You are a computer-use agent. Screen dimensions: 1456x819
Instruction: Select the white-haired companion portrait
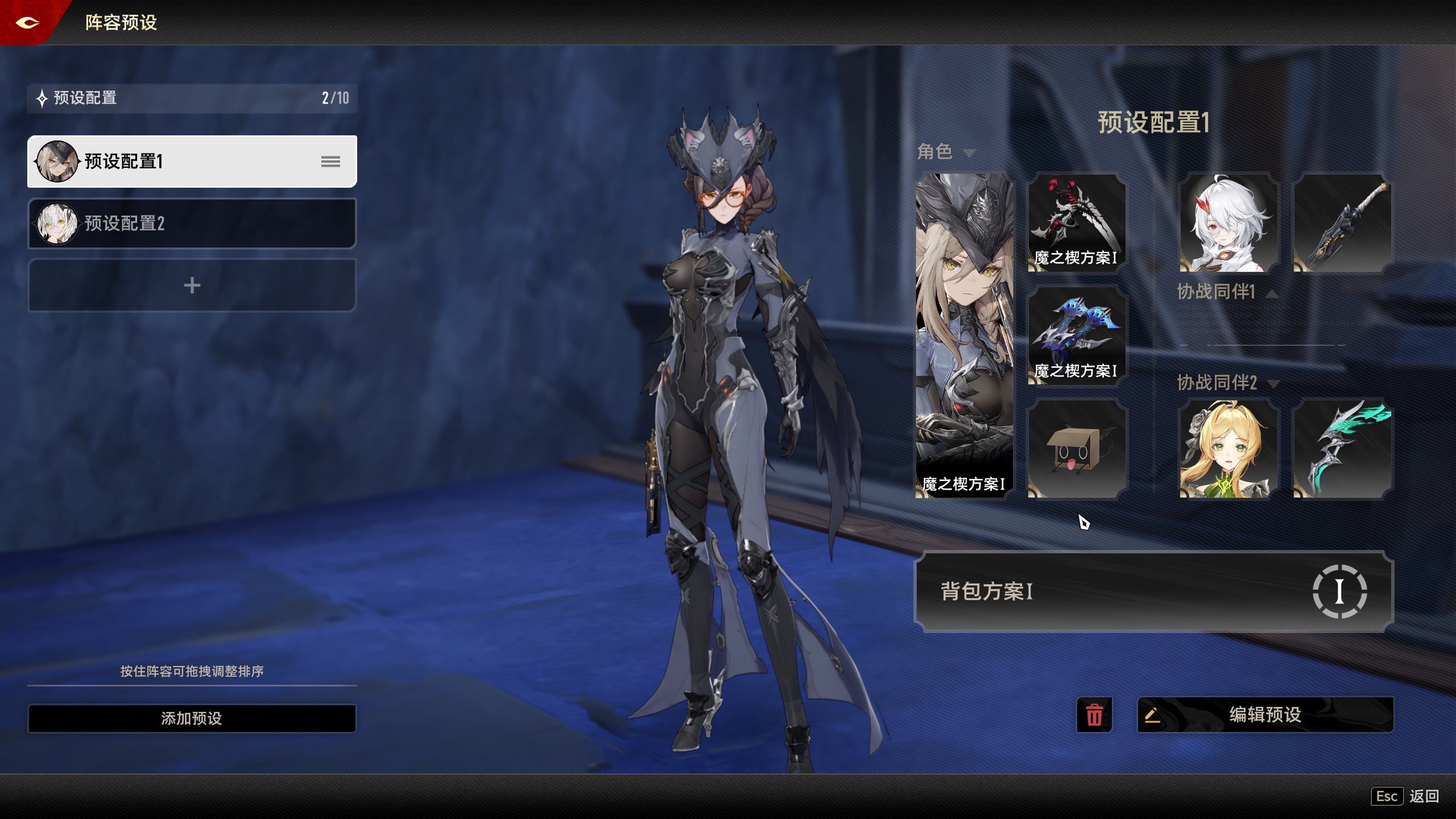pyautogui.click(x=1228, y=223)
